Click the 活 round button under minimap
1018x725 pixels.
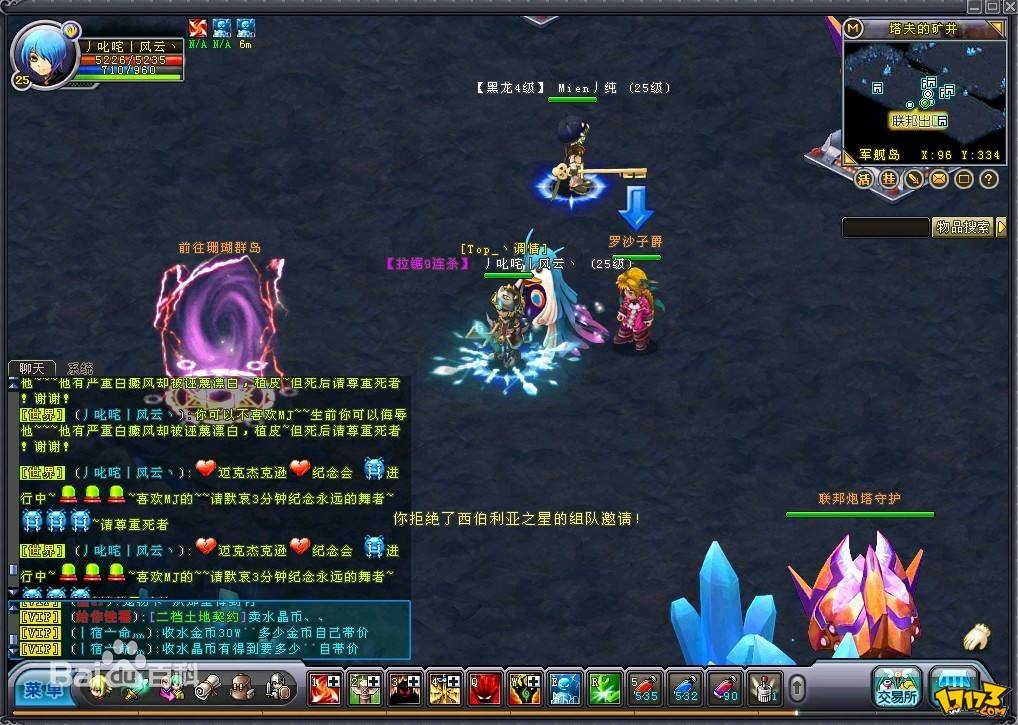click(x=864, y=179)
